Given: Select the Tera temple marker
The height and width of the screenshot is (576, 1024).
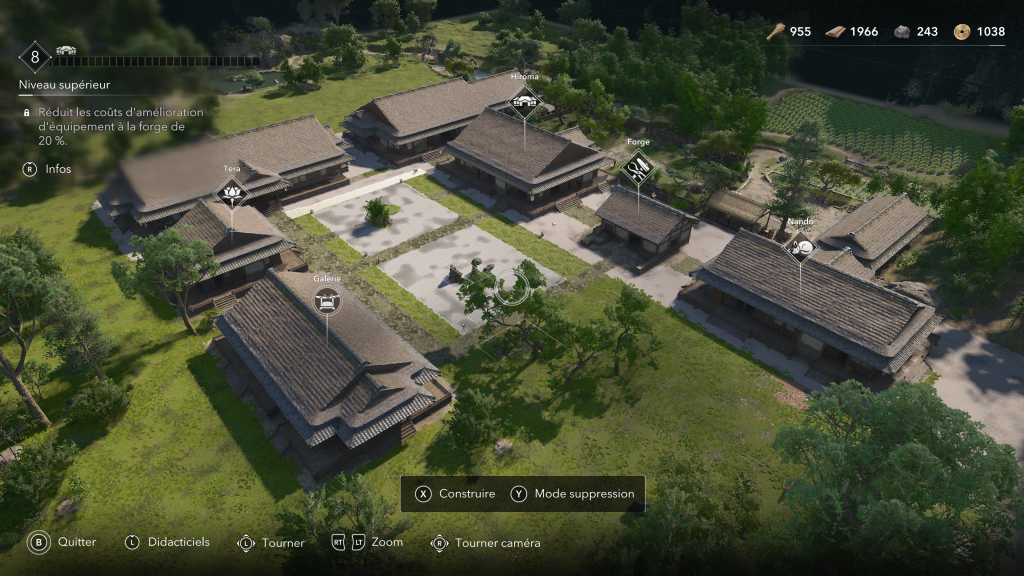Looking at the screenshot, I should (x=232, y=193).
